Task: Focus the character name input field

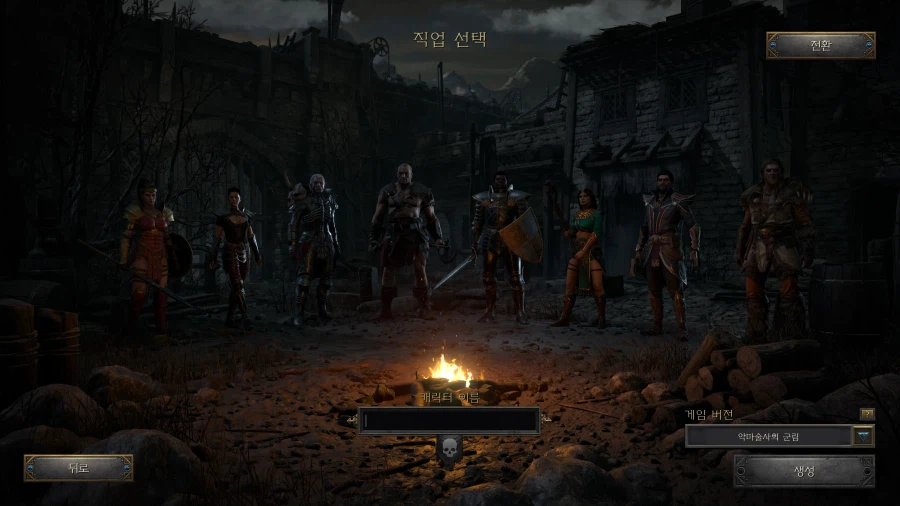Action: (449, 421)
